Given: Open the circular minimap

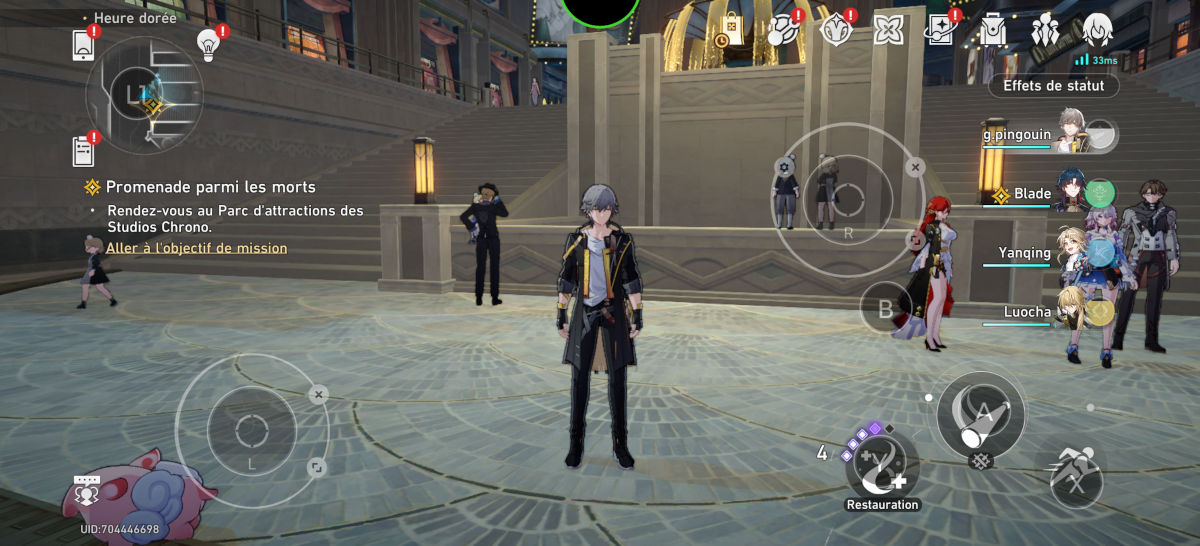Looking at the screenshot, I should click(x=144, y=95).
